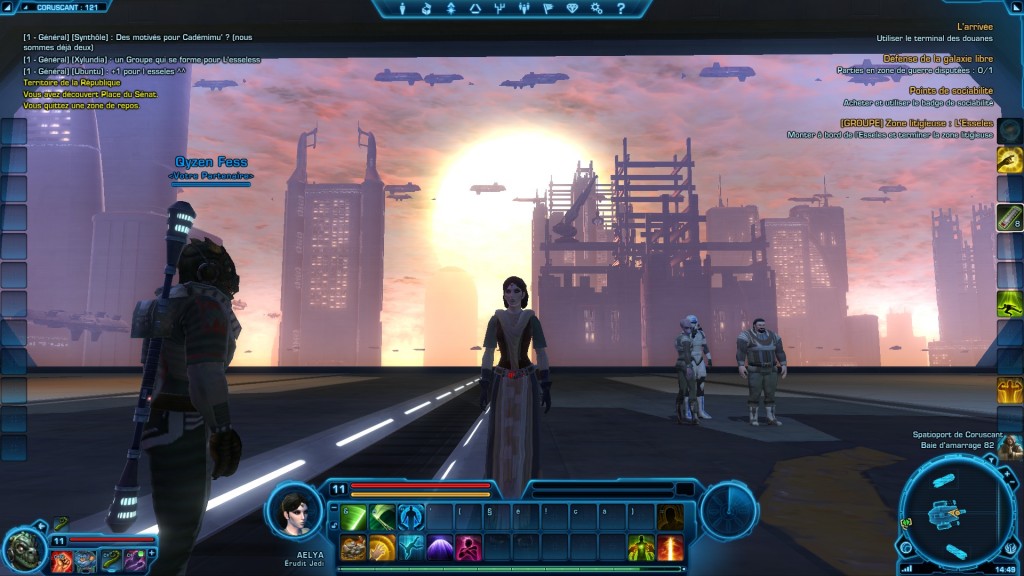Select the L'arrivée mission in the tracker
Viewport: 1024px width, 576px height.
pos(974,28)
